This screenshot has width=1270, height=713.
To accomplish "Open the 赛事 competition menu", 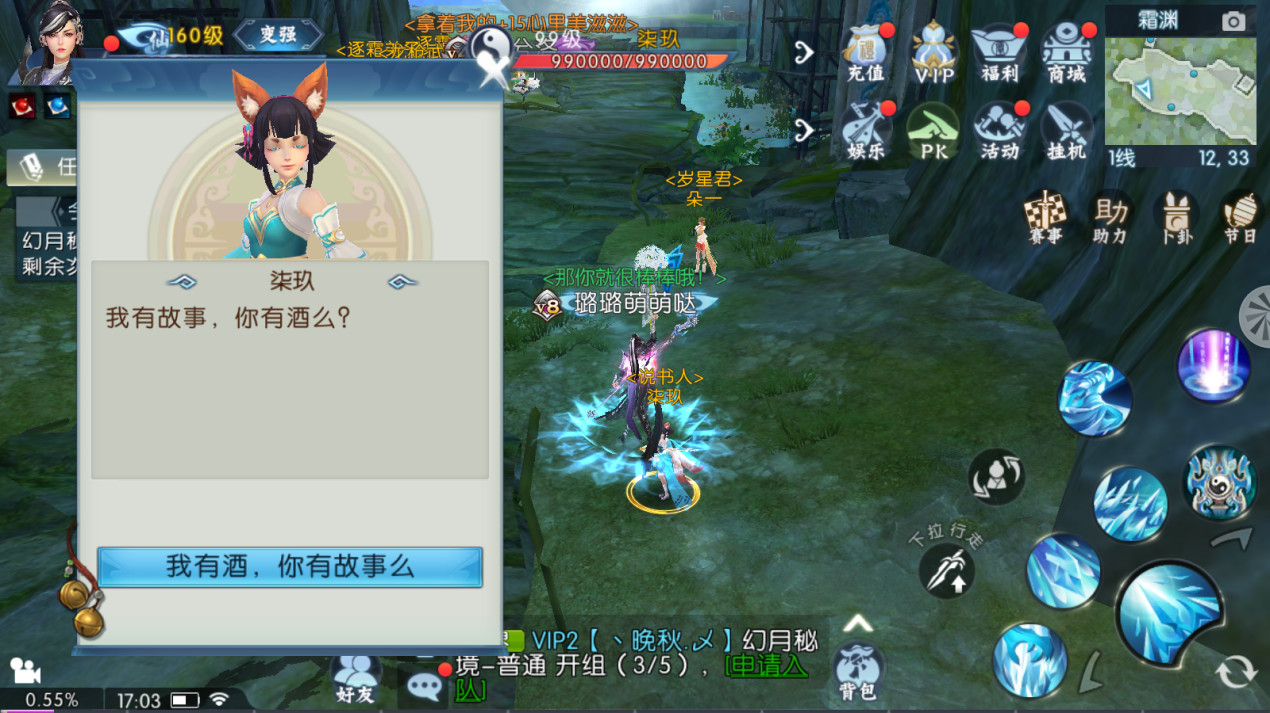I will click(x=1045, y=217).
